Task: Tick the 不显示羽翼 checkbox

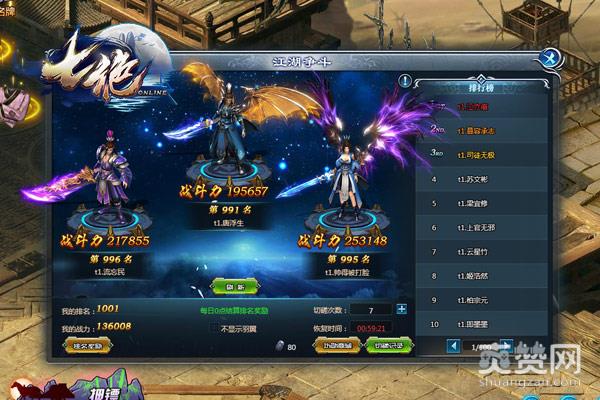Action: pyautogui.click(x=215, y=327)
